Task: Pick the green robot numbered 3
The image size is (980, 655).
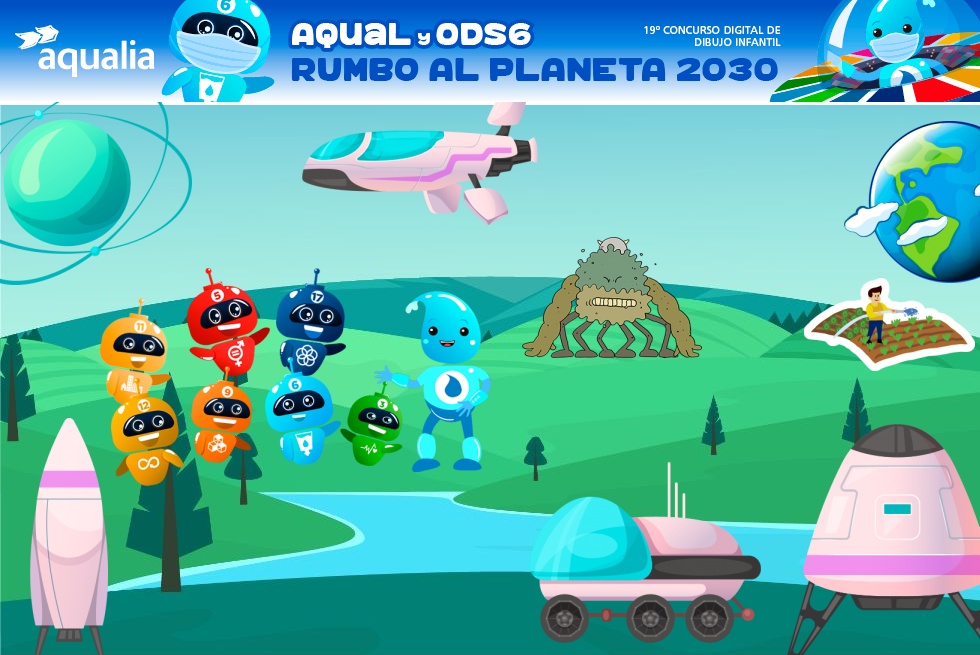Action: click(373, 427)
